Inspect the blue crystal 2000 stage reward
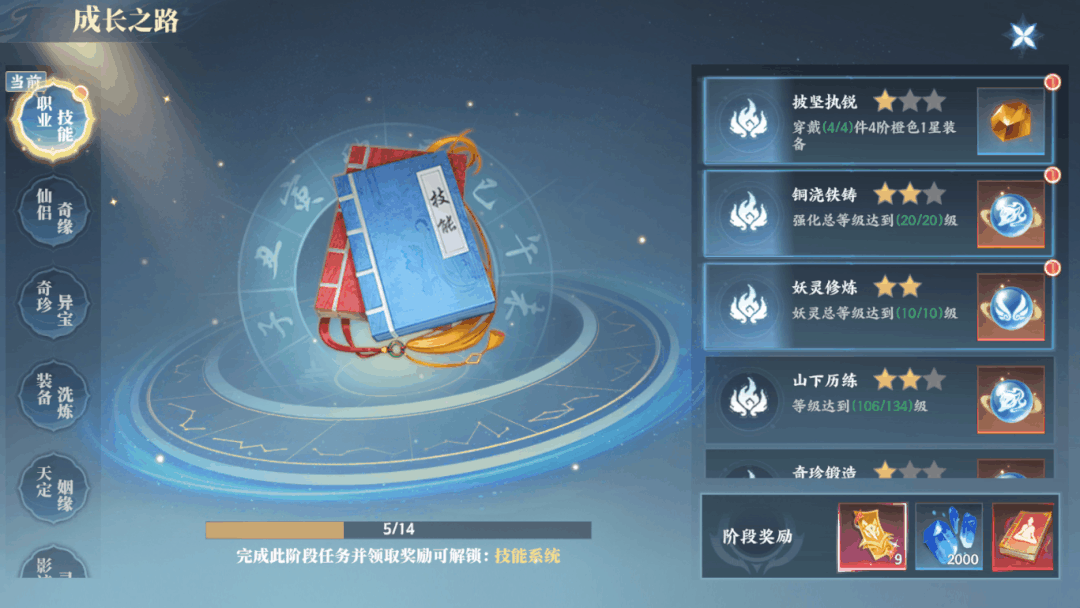 (x=949, y=537)
